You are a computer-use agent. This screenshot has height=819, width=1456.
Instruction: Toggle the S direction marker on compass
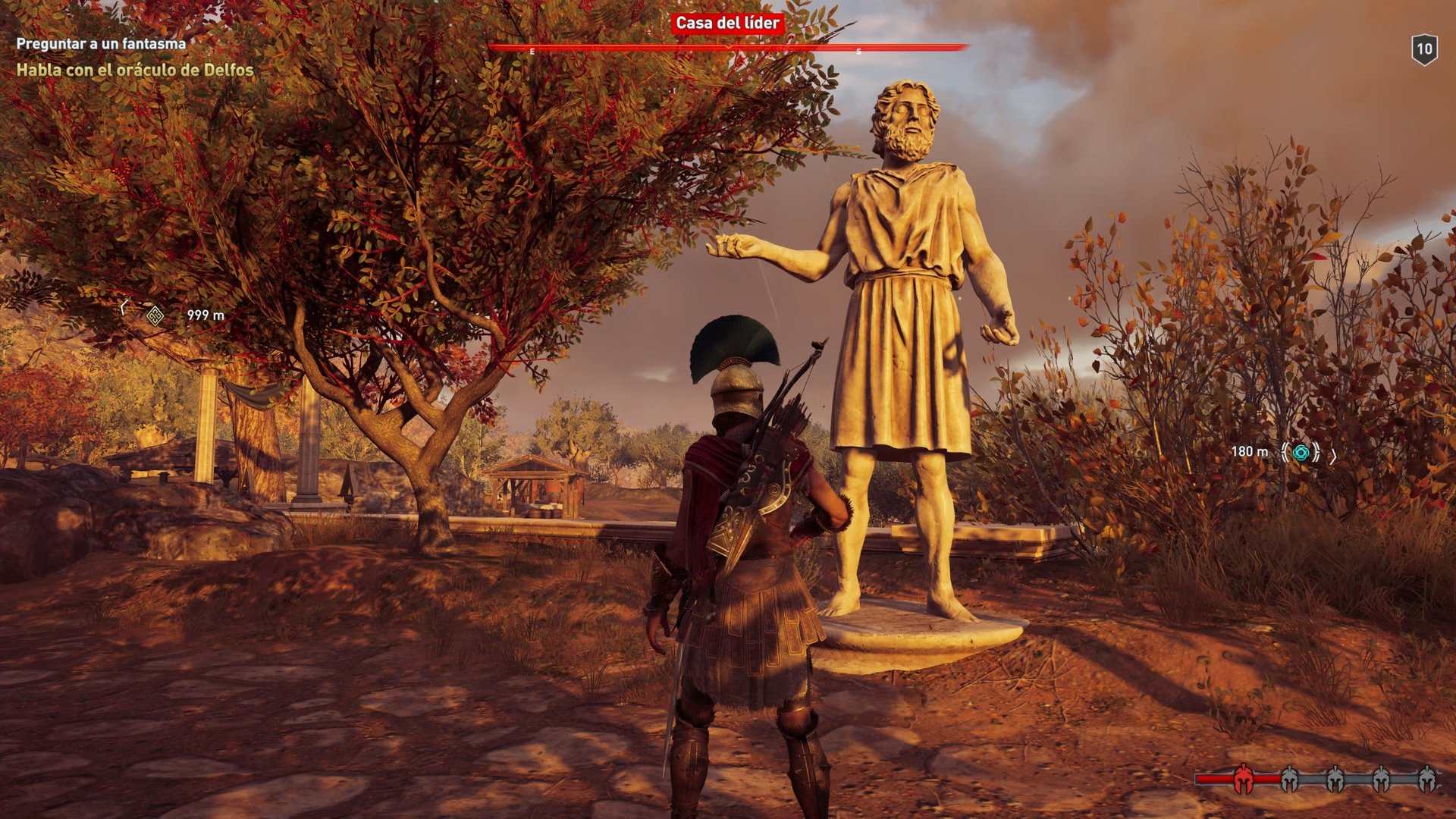tap(857, 52)
